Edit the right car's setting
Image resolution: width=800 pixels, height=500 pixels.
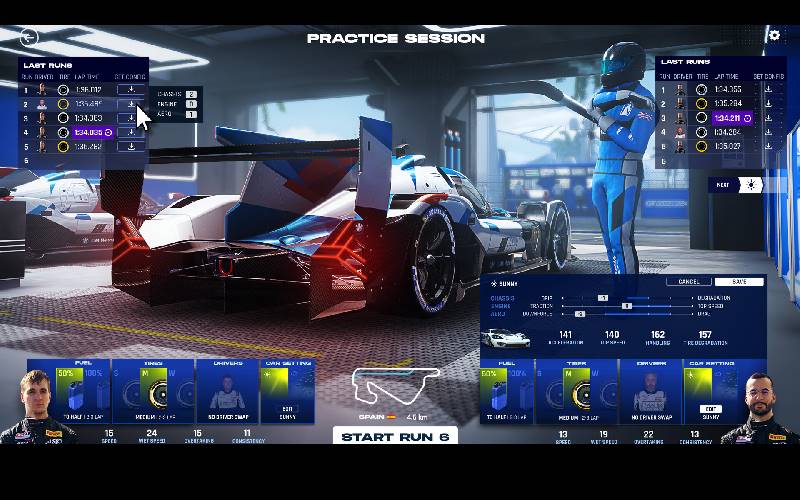tap(710, 409)
